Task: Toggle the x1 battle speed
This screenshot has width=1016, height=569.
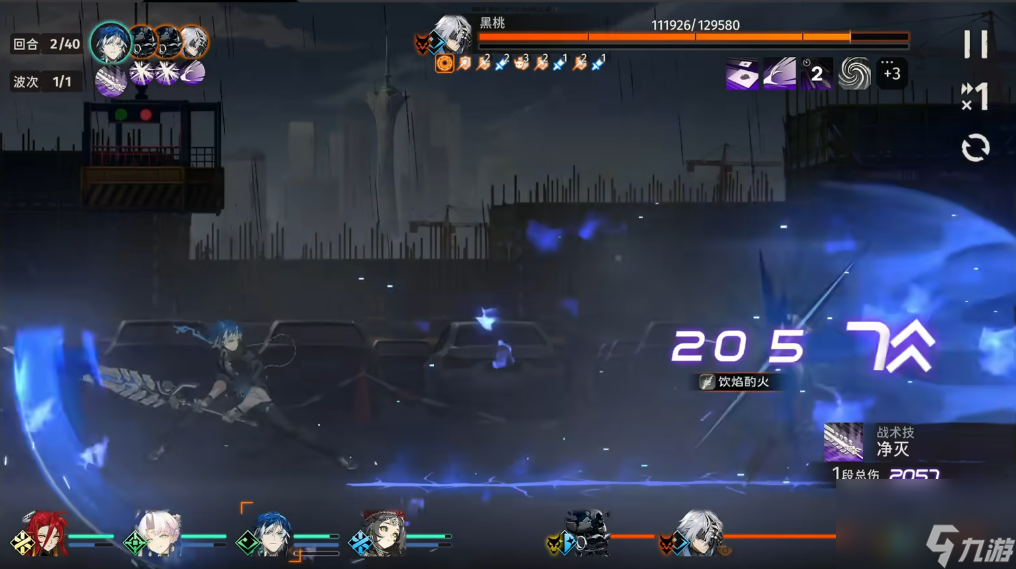Action: 975,96
